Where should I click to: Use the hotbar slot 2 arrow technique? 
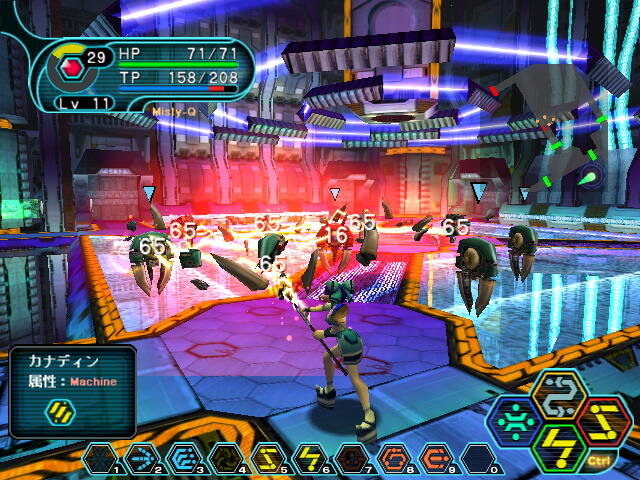point(142,459)
